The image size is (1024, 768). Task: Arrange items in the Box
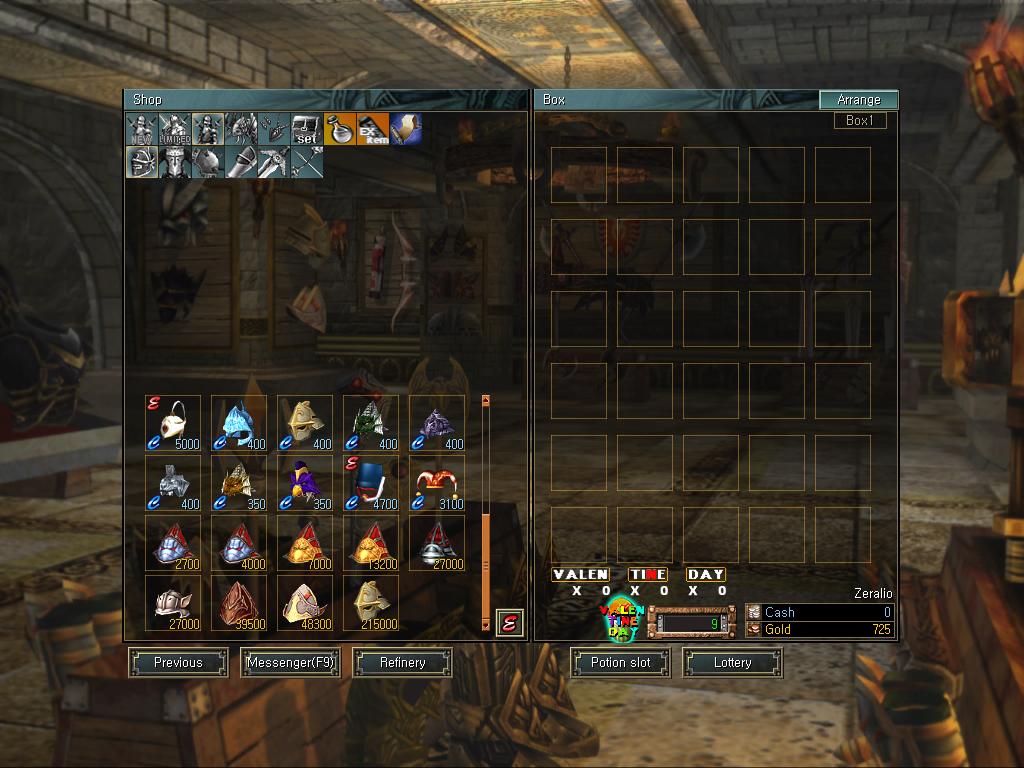click(x=858, y=100)
